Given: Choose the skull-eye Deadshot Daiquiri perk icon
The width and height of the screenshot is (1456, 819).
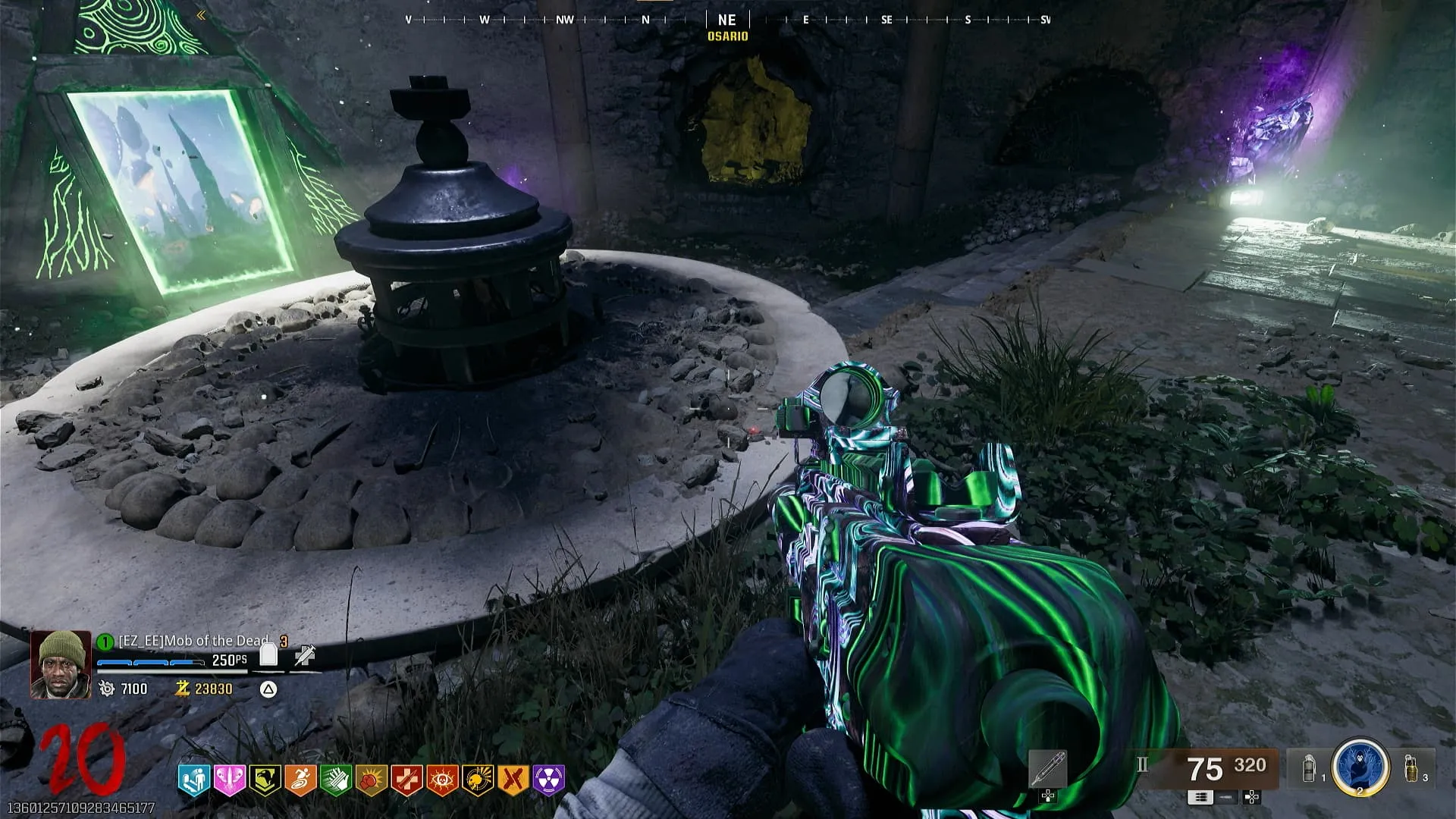Looking at the screenshot, I should click(442, 780).
